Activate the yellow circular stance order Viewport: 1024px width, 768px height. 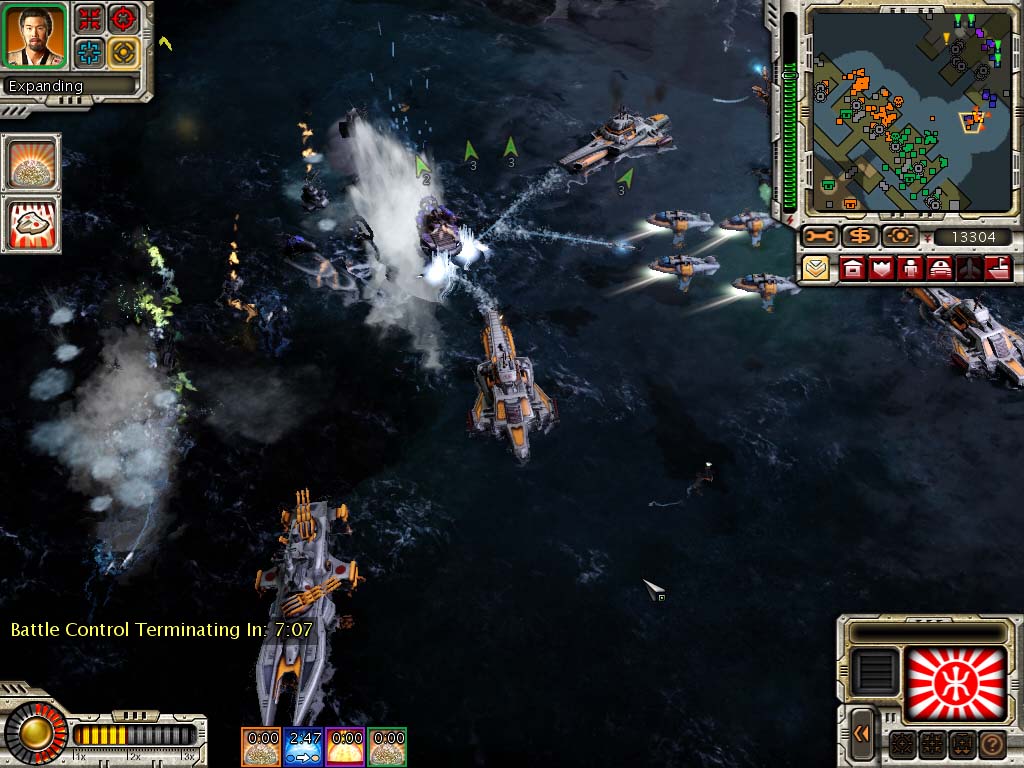click(x=124, y=52)
